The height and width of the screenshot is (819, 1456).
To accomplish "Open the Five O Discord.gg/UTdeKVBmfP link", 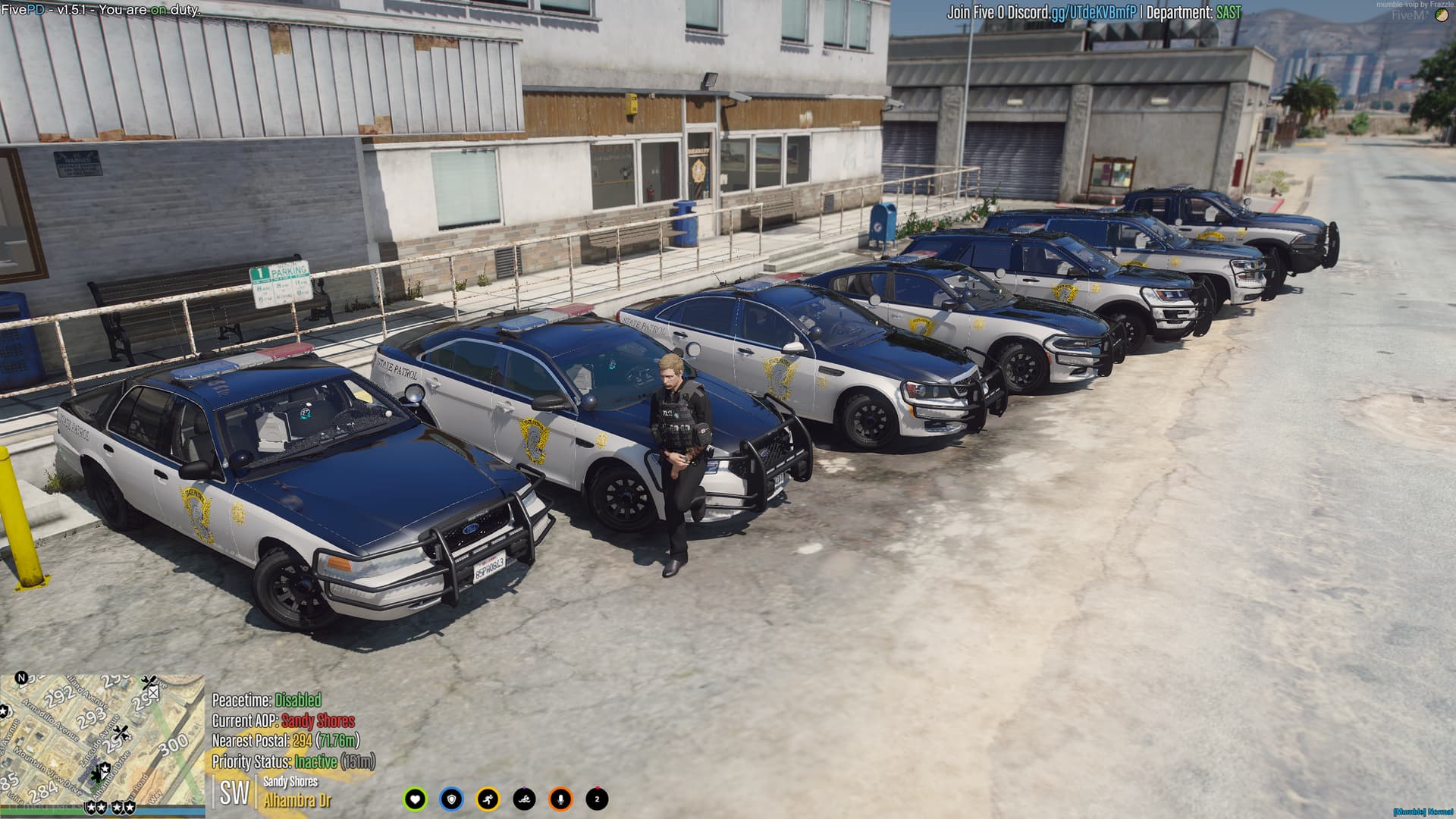I will click(x=1040, y=11).
